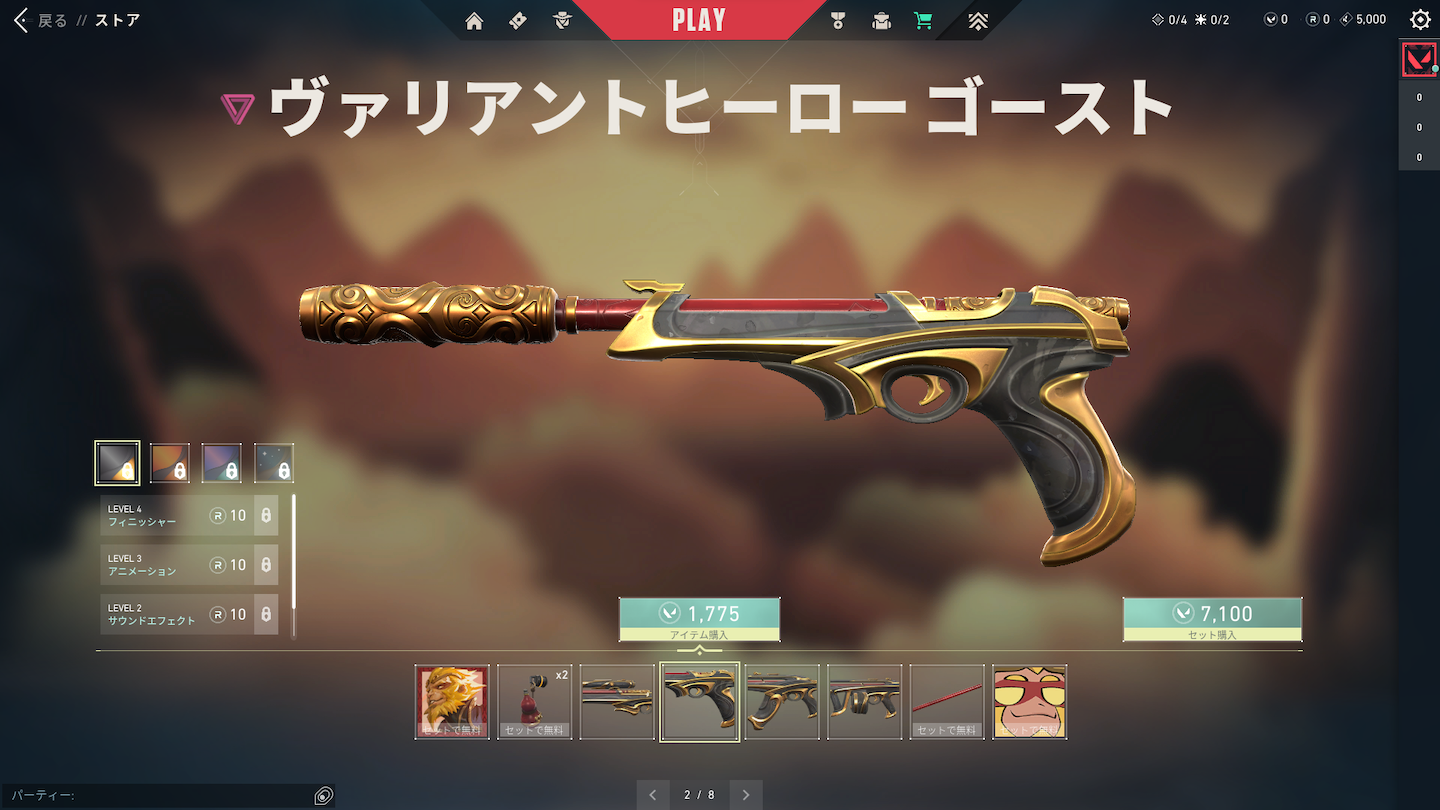Image resolution: width=1440 pixels, height=810 pixels.
Task: Open the Battlepass via the ticket icon
Action: click(x=517, y=19)
